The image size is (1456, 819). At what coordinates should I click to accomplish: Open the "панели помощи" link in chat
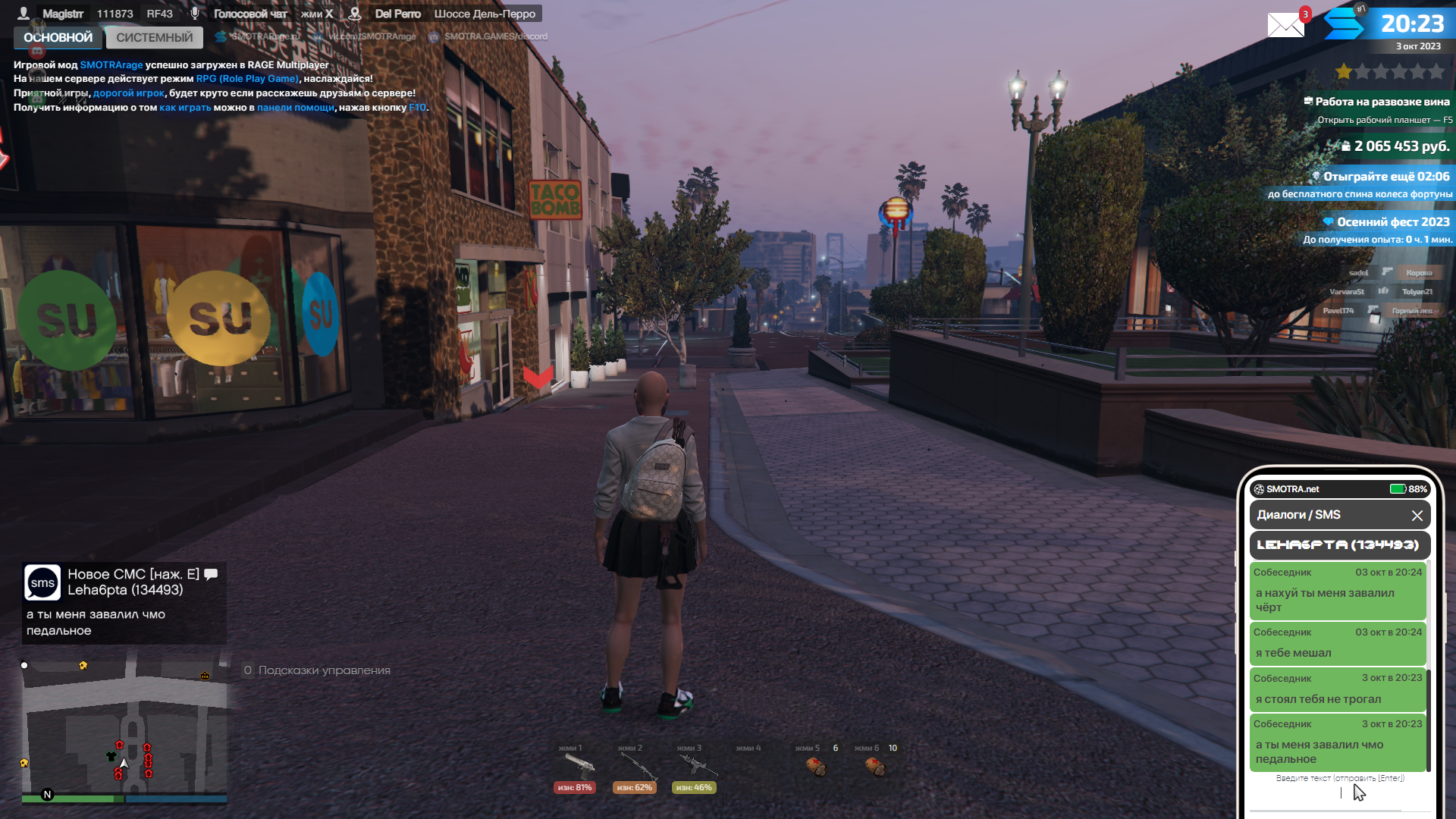coord(295,108)
